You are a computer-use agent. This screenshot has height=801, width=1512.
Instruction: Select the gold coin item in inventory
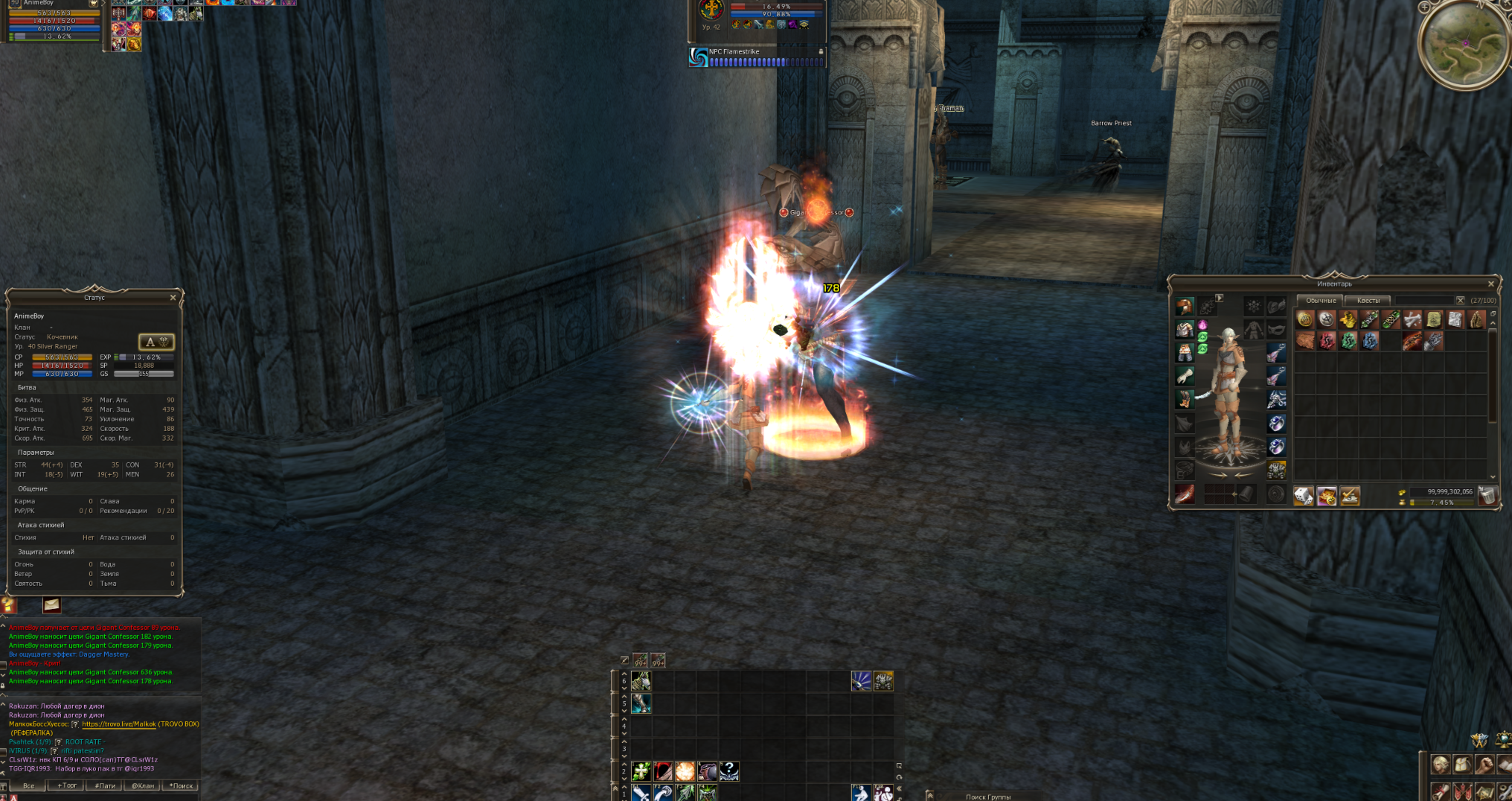point(1305,320)
